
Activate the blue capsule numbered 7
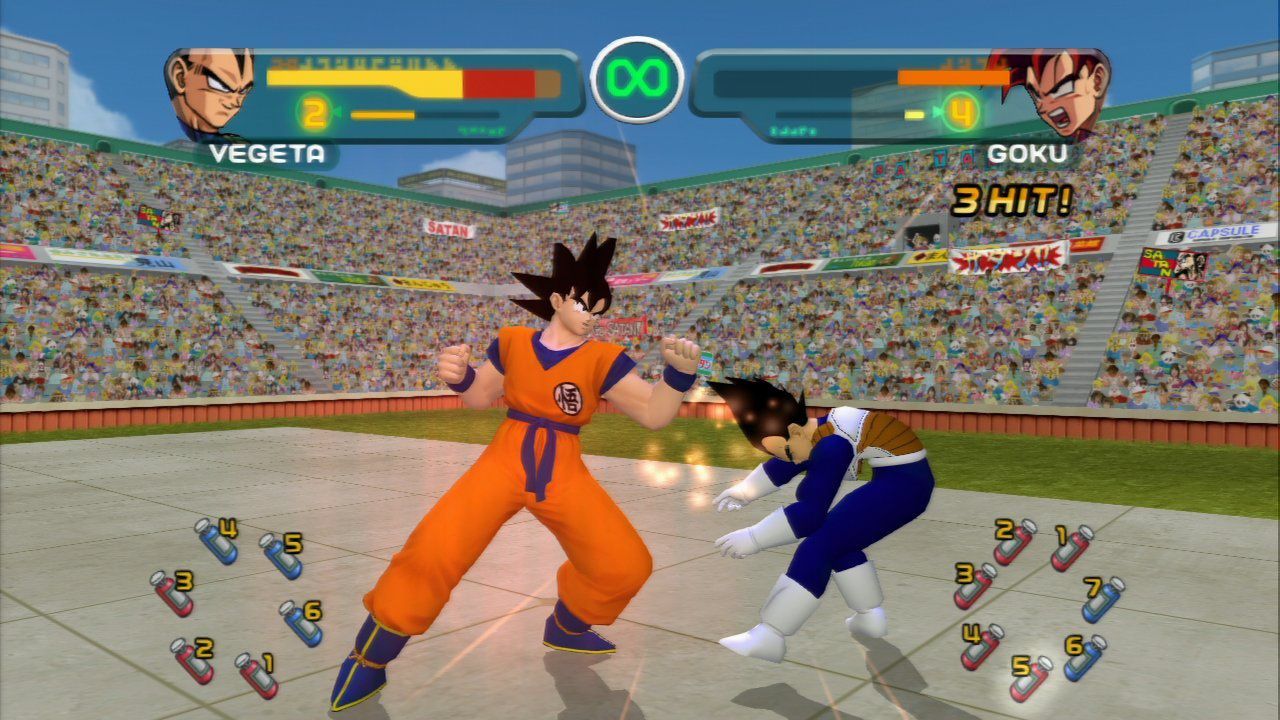1102,599
